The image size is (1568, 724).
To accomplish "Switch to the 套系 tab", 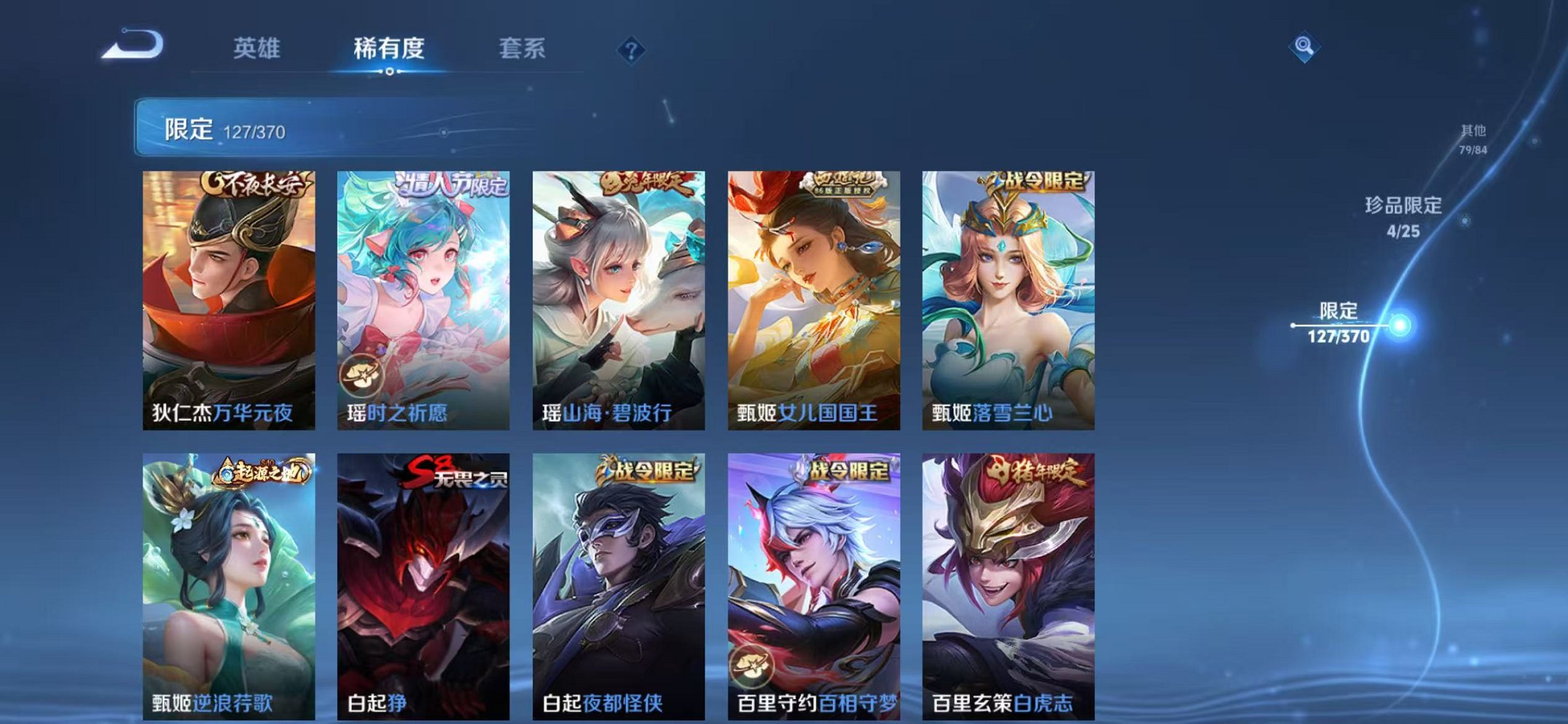I will click(x=522, y=48).
